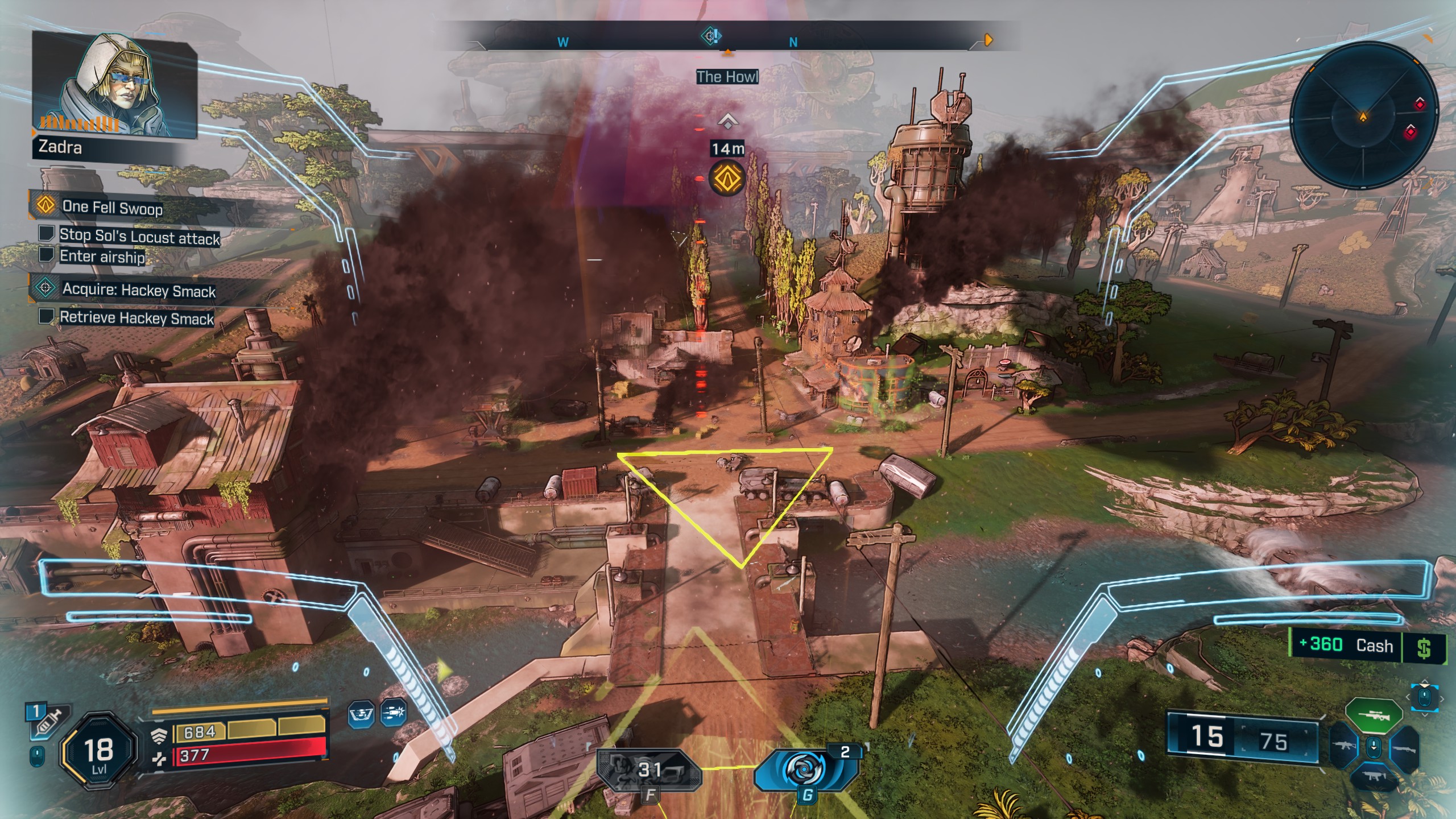Click the level 18 badge
1456x819 pixels.
[99, 751]
